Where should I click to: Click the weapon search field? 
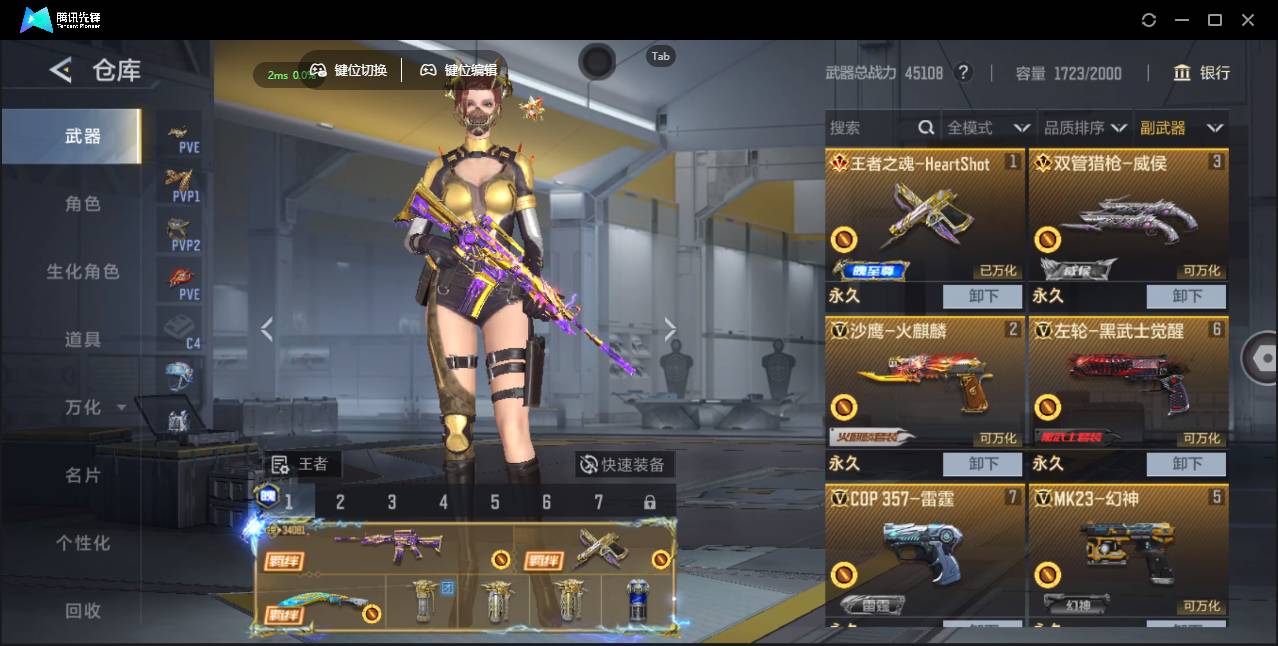[x=870, y=128]
